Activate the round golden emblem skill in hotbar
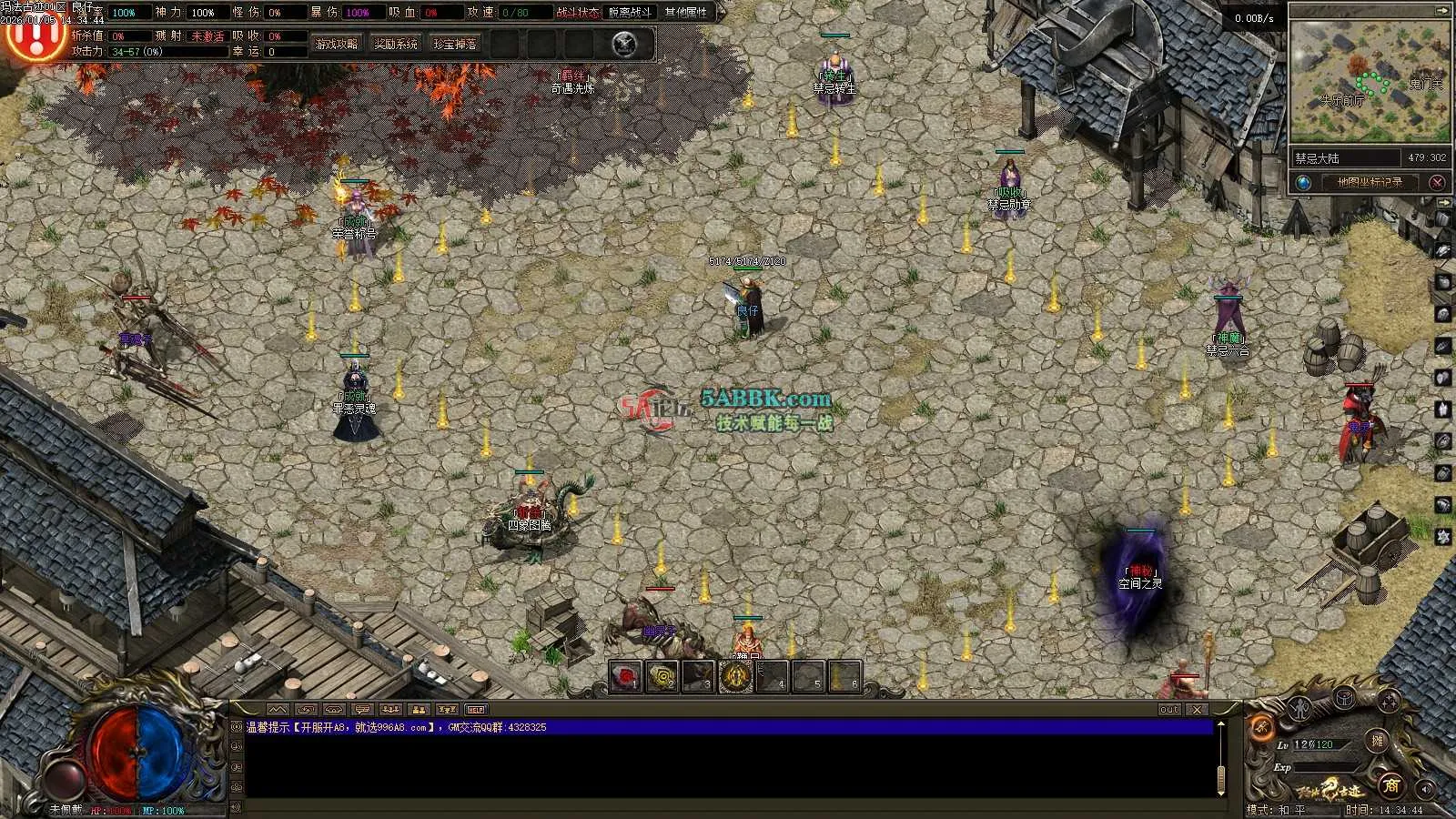The width and height of the screenshot is (1456, 819). 735,677
